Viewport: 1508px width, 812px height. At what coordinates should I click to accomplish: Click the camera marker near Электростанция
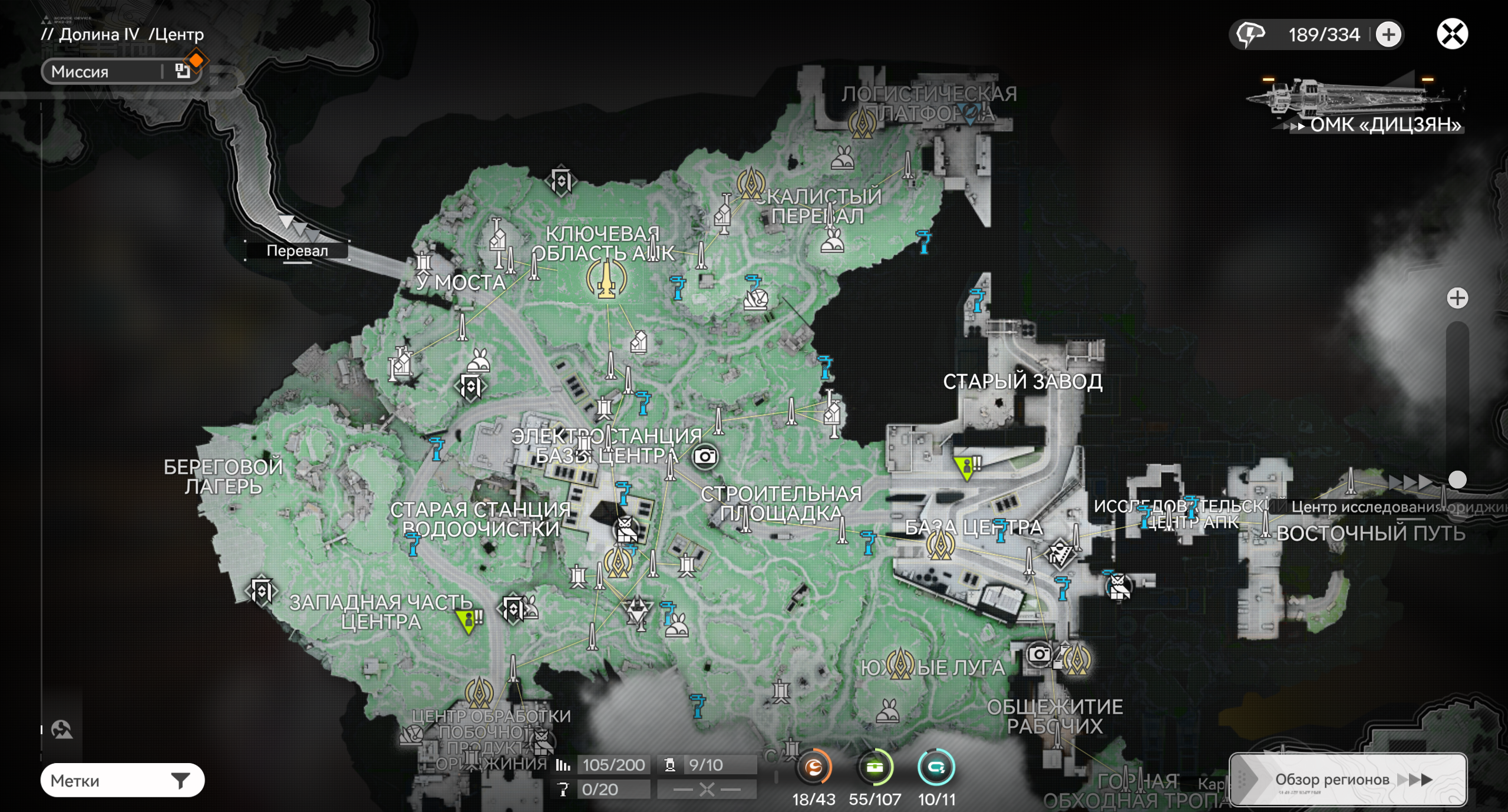point(705,456)
